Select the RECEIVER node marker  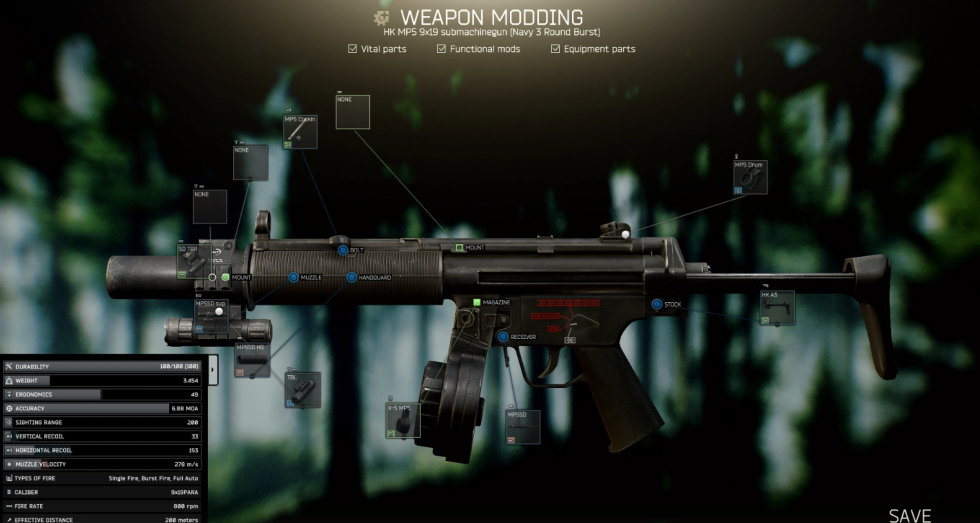tap(503, 337)
